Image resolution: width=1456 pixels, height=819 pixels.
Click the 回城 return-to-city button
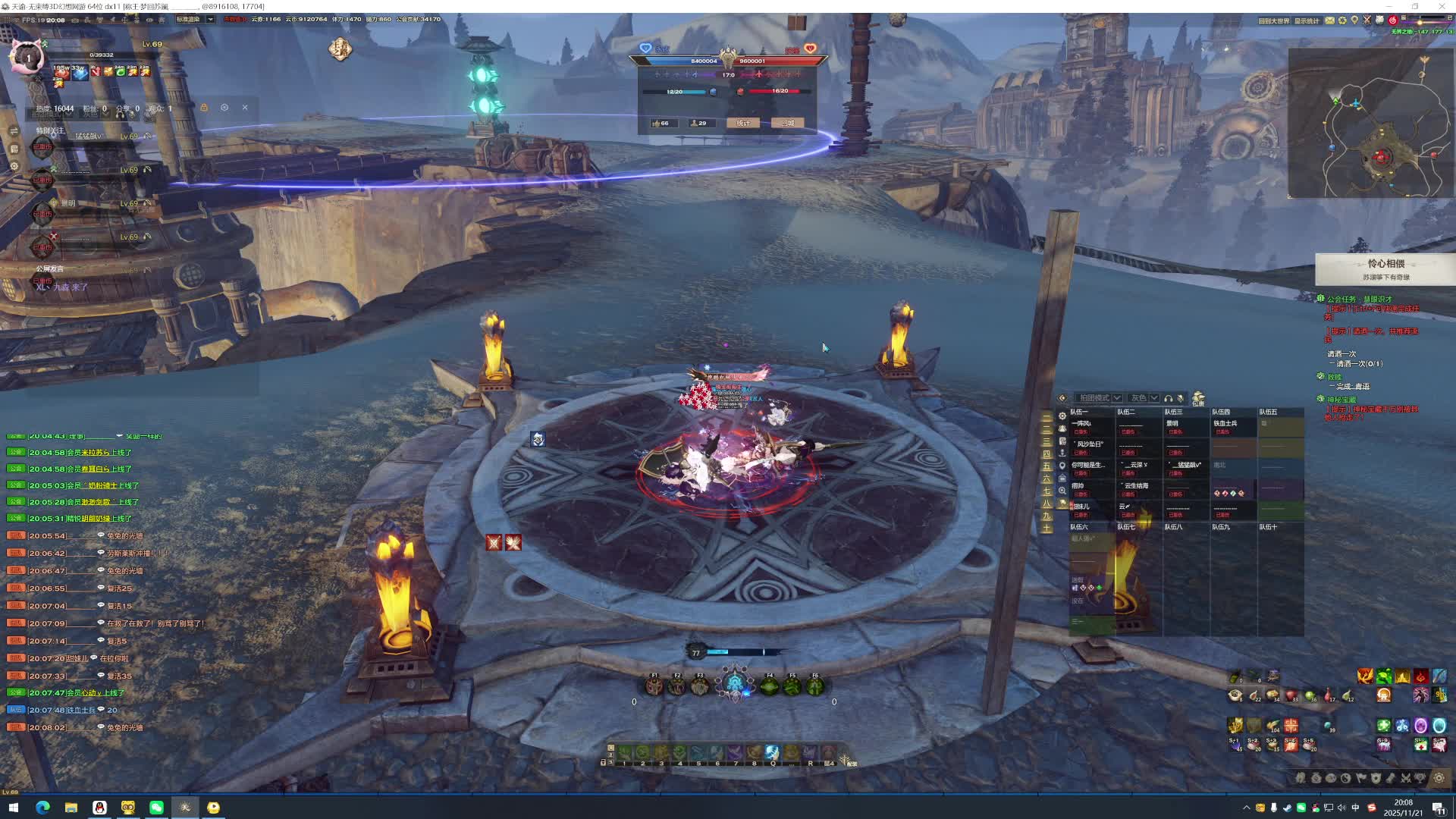coord(789,123)
